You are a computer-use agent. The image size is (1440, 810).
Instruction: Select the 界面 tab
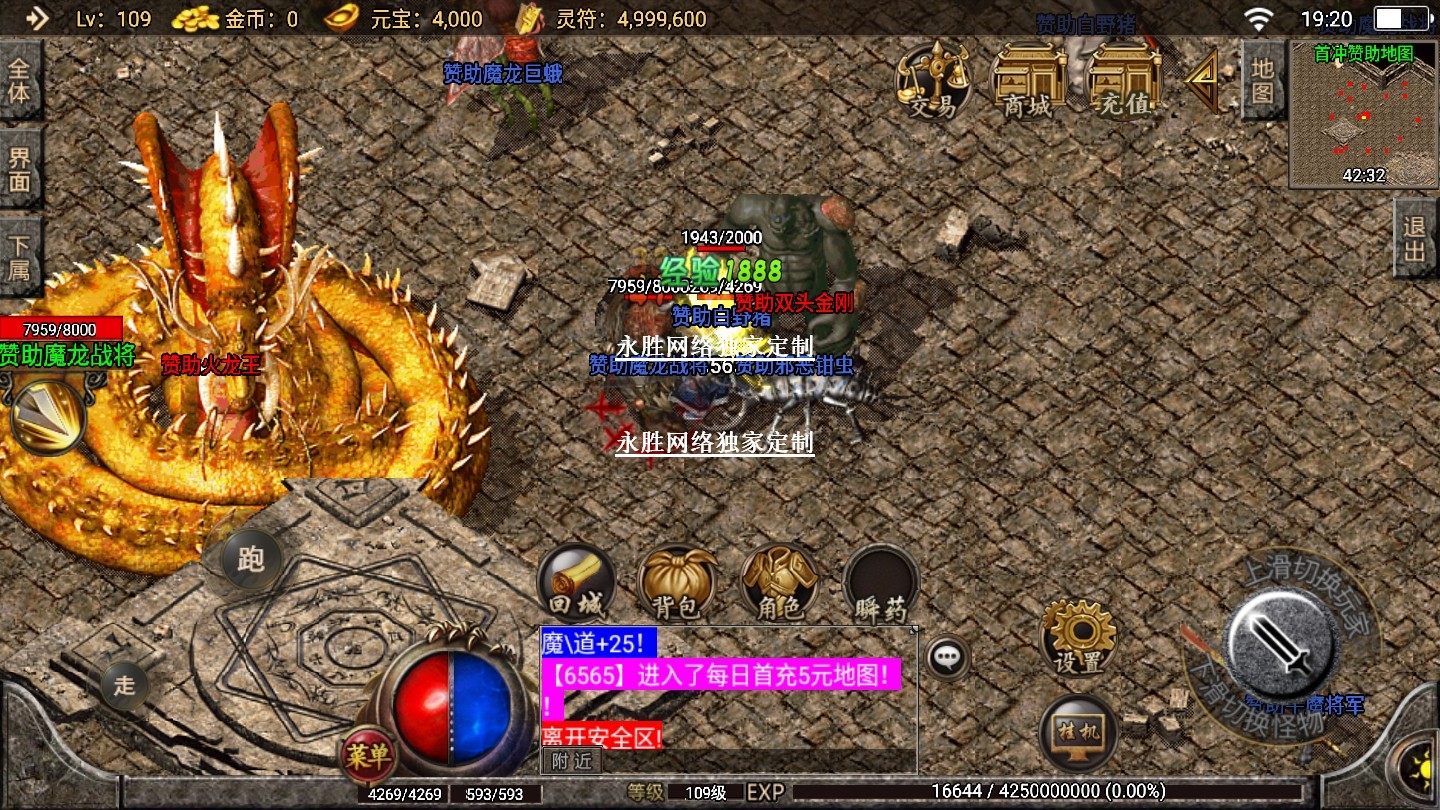20,170
